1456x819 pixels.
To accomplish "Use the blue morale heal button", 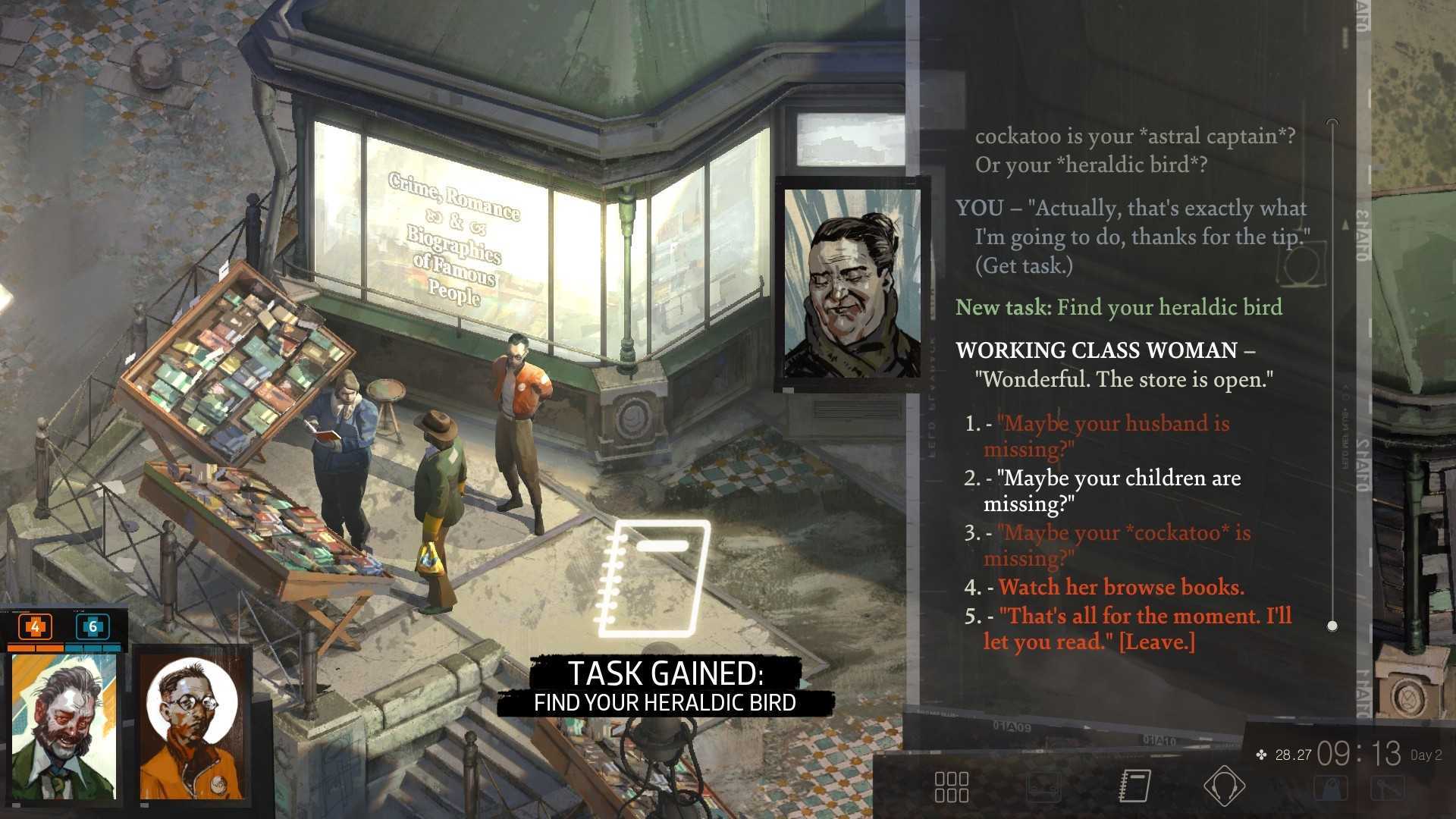I will point(93,627).
